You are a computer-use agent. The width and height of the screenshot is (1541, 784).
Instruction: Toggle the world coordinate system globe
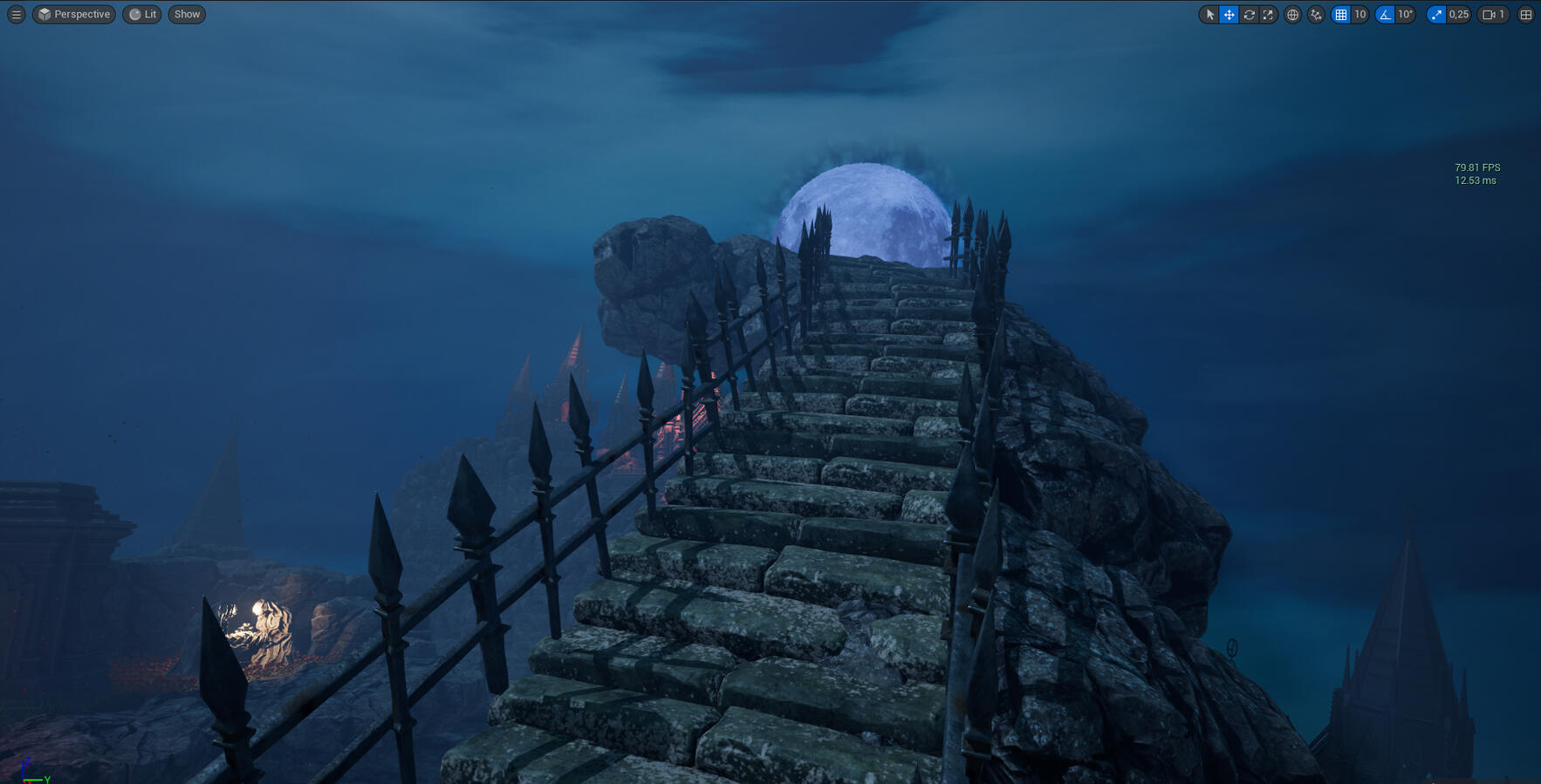(x=1292, y=14)
